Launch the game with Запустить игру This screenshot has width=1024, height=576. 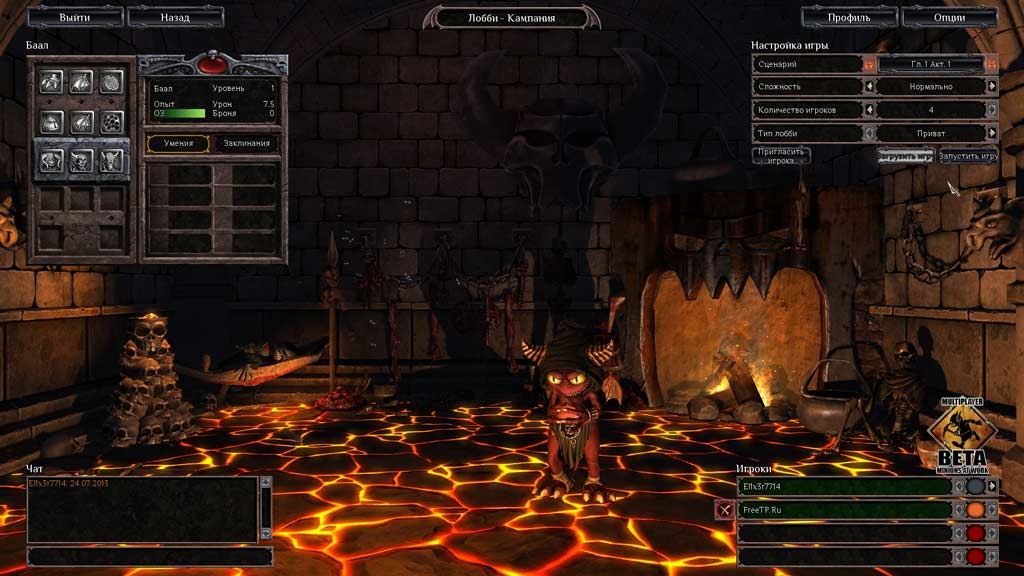pos(968,156)
